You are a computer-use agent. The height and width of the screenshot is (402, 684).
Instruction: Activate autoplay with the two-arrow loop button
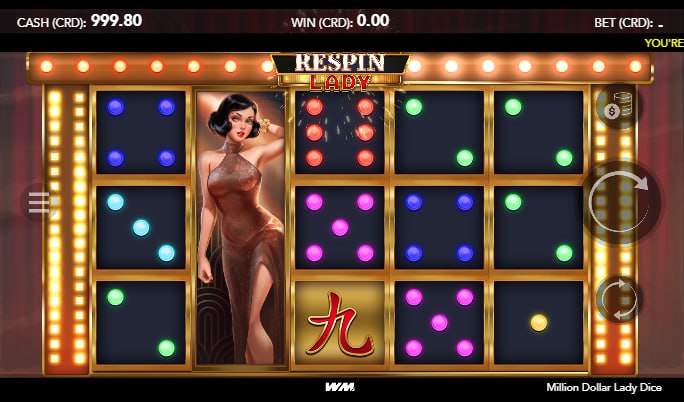pyautogui.click(x=618, y=299)
